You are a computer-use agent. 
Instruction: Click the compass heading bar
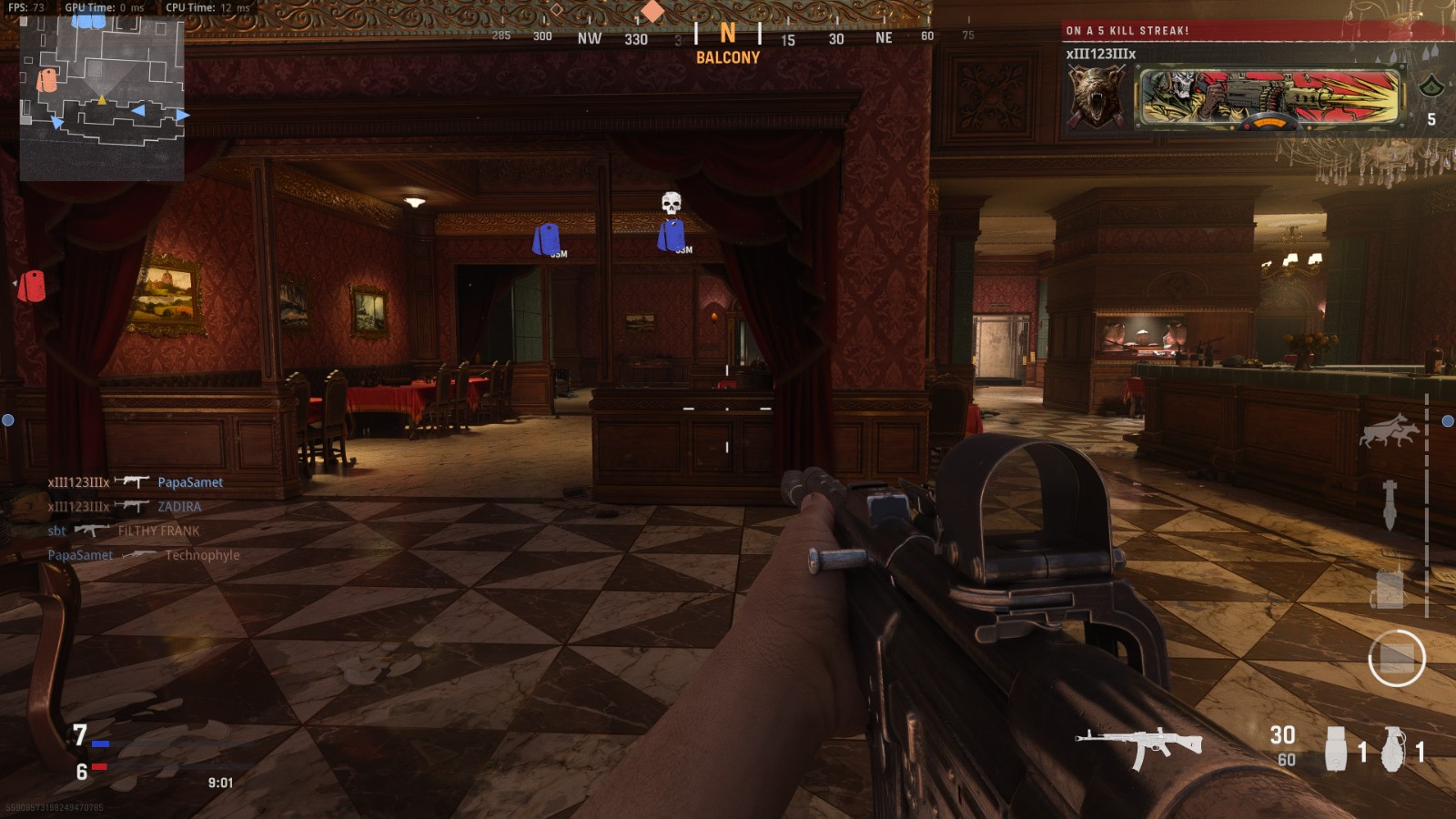coord(728,37)
